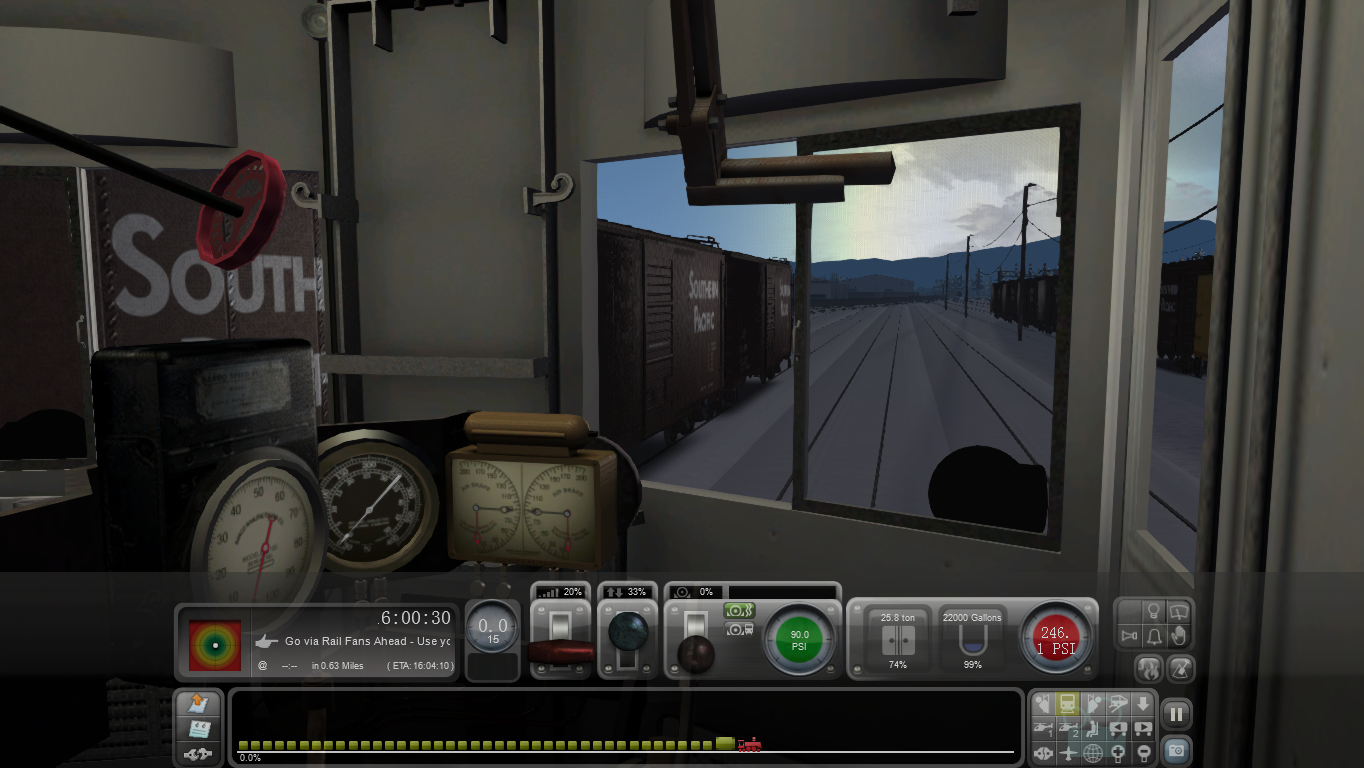Click the coal shovel stoking button

[1180, 668]
